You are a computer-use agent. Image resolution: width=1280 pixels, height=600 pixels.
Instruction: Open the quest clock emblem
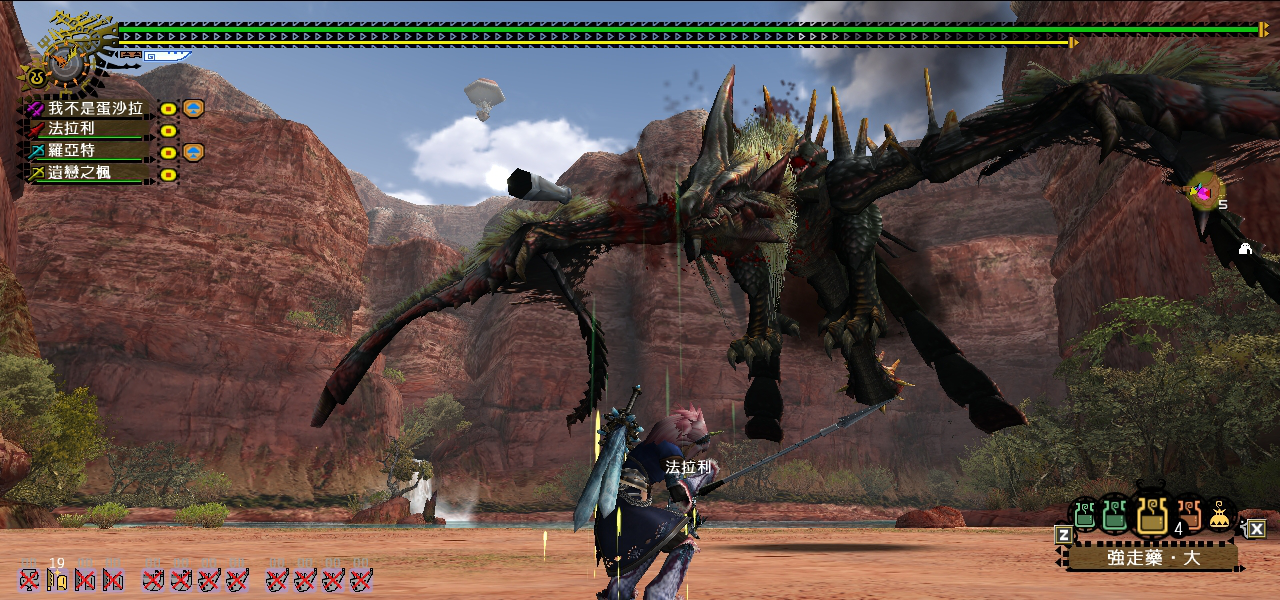[68, 52]
